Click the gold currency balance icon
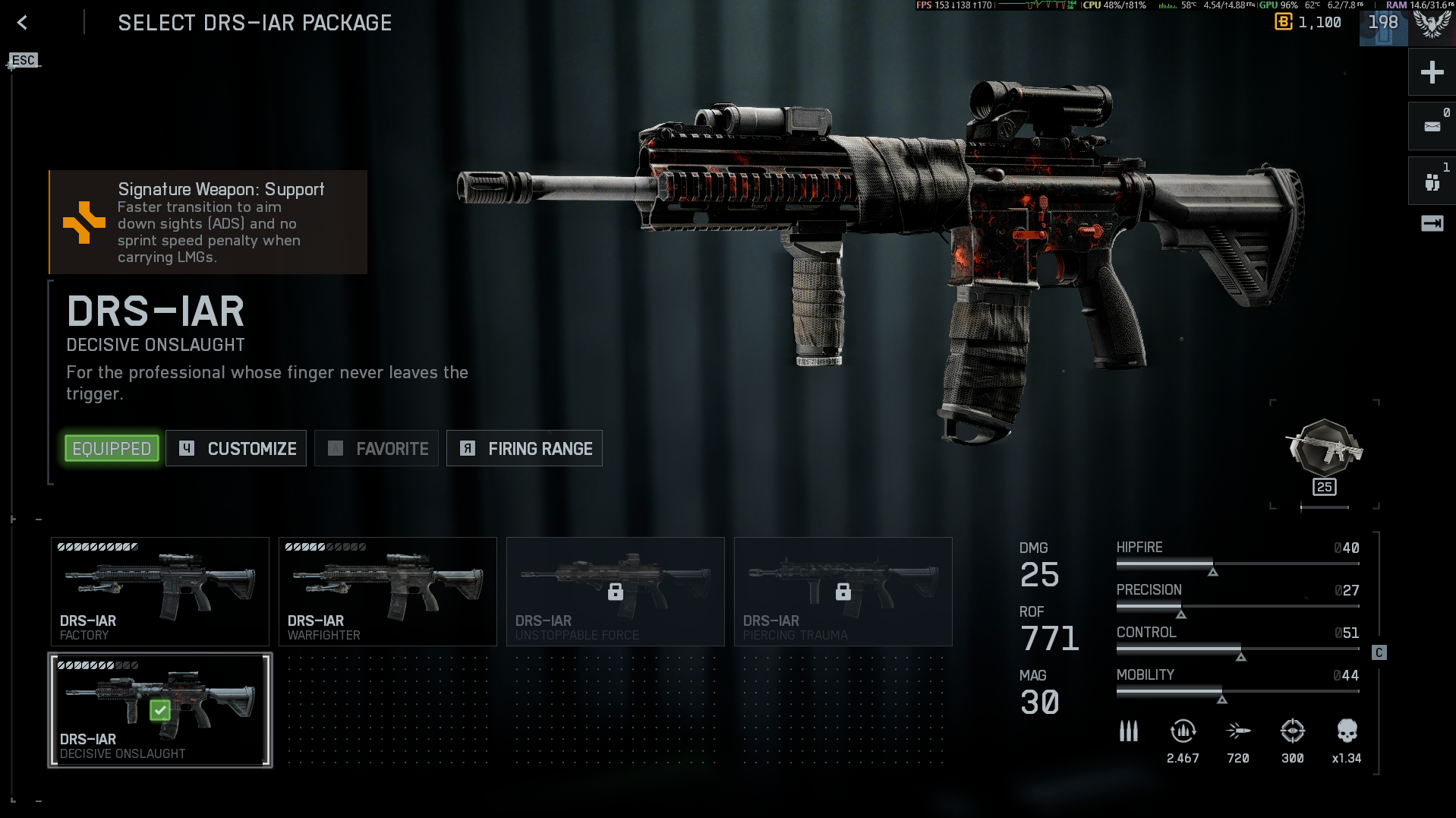 coord(1283,22)
